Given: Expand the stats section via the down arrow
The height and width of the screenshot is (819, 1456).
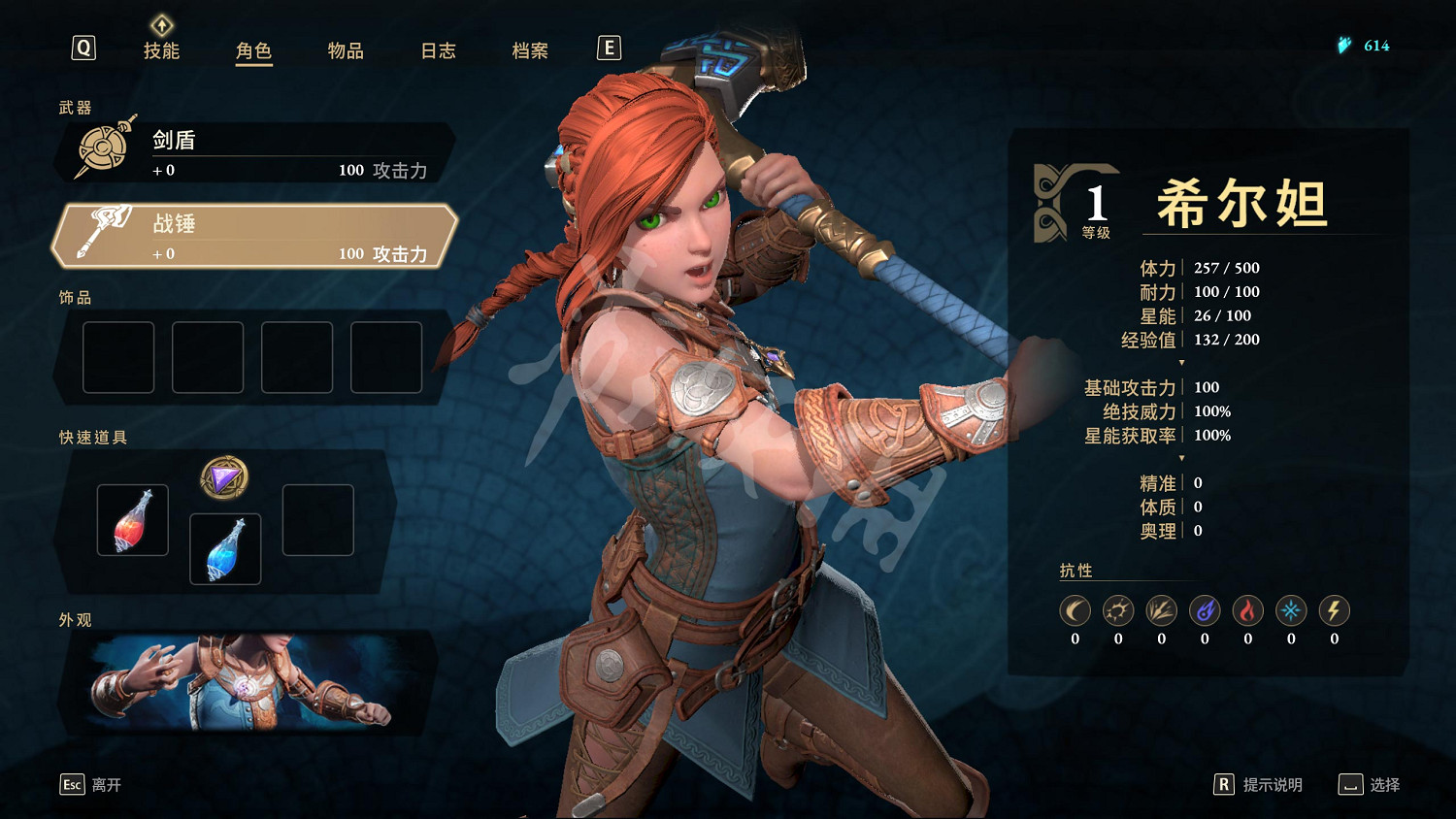Looking at the screenshot, I should pos(1181,361).
